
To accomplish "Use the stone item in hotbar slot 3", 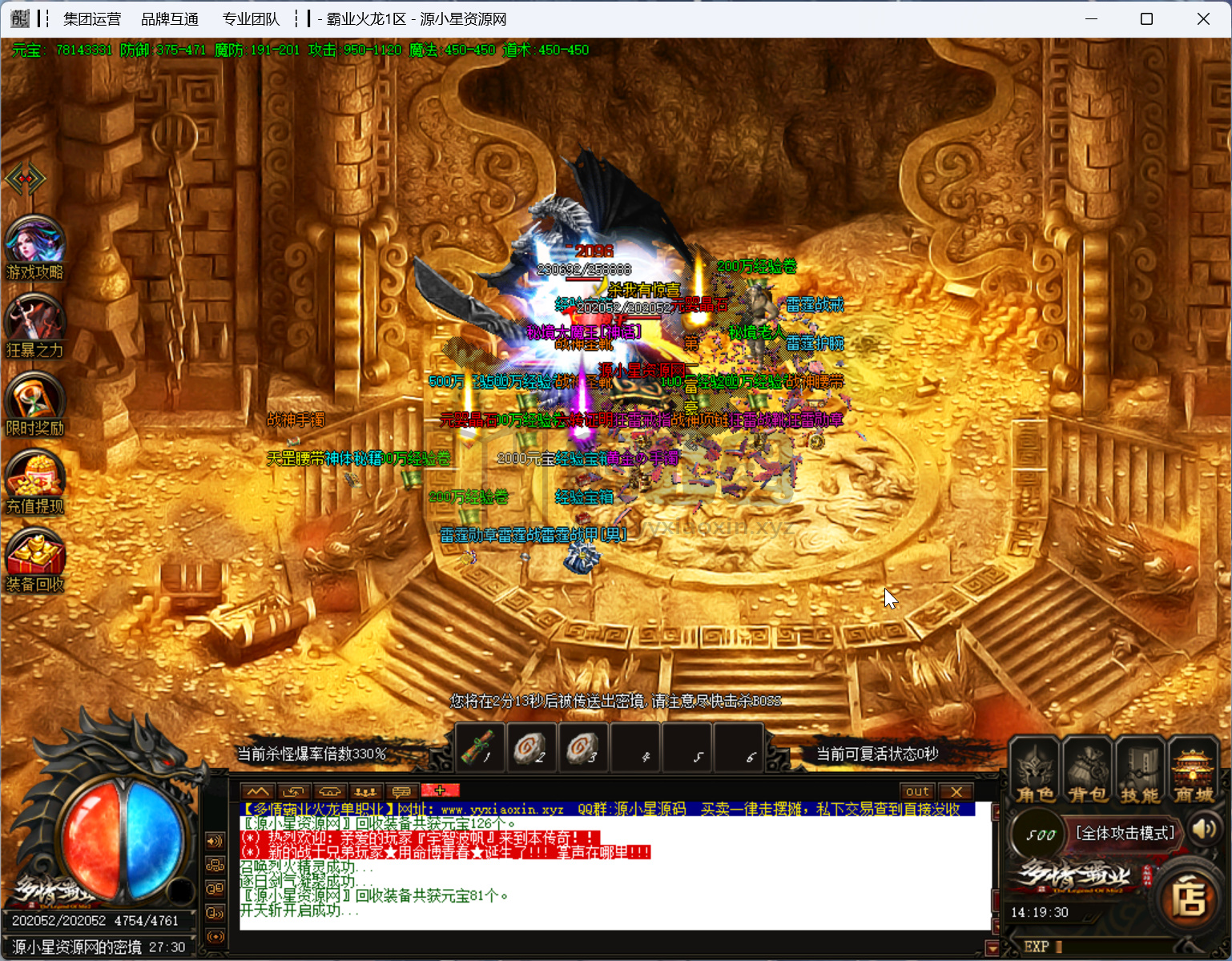I will click(x=582, y=749).
